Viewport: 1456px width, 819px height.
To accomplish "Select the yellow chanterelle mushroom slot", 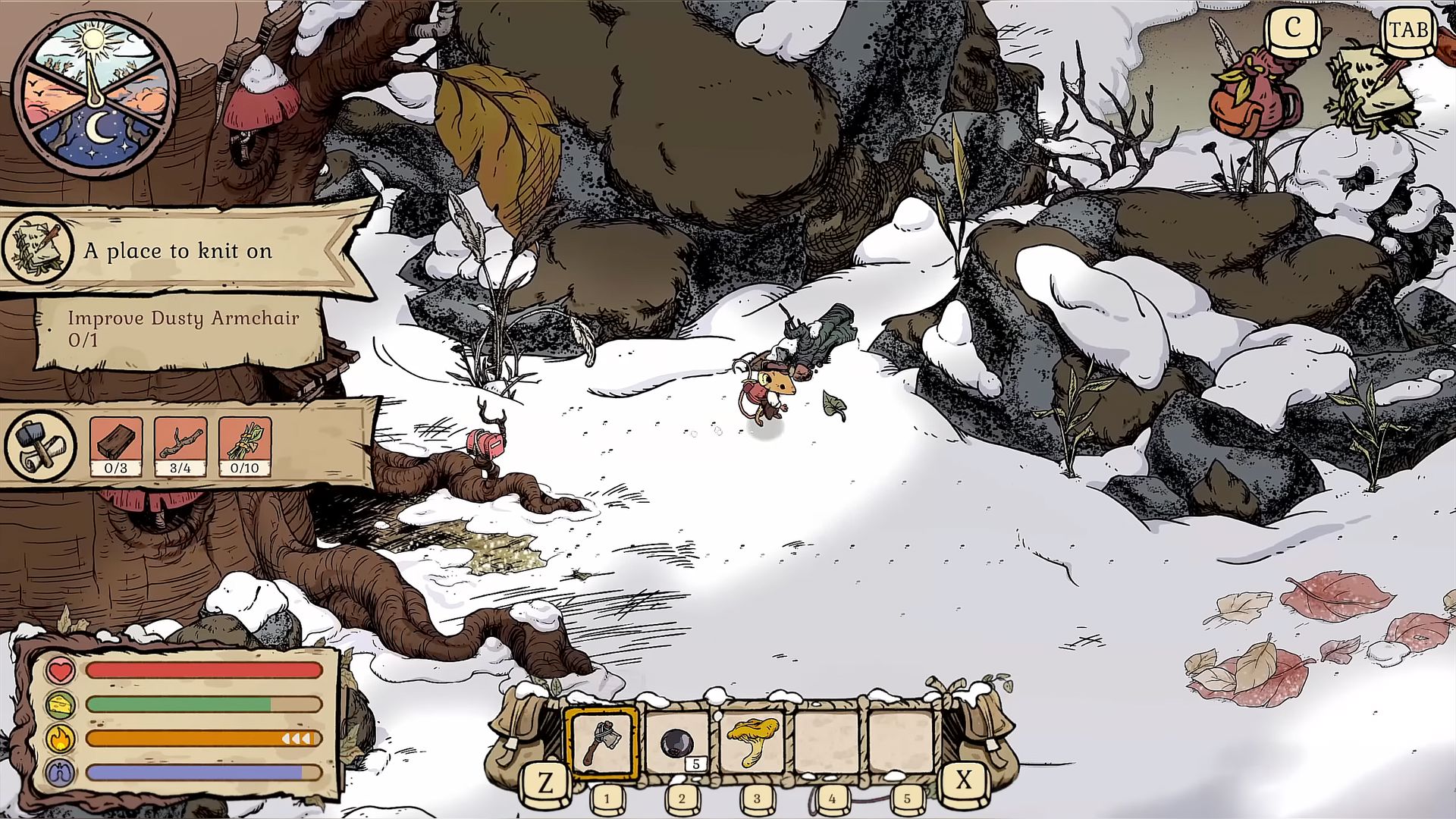I will pos(752,742).
